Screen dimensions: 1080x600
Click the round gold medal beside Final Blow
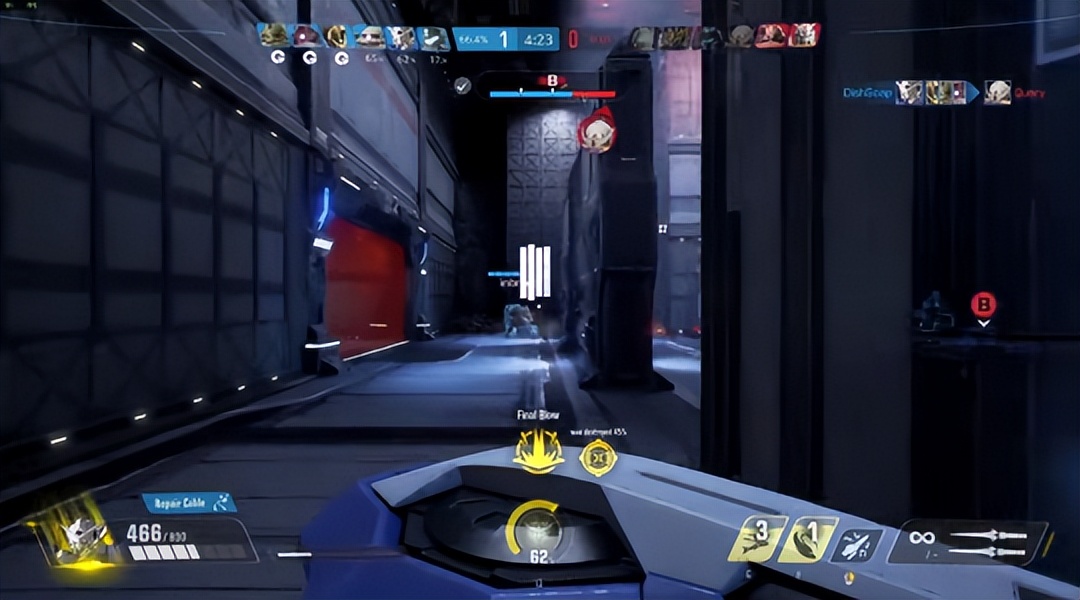597,458
